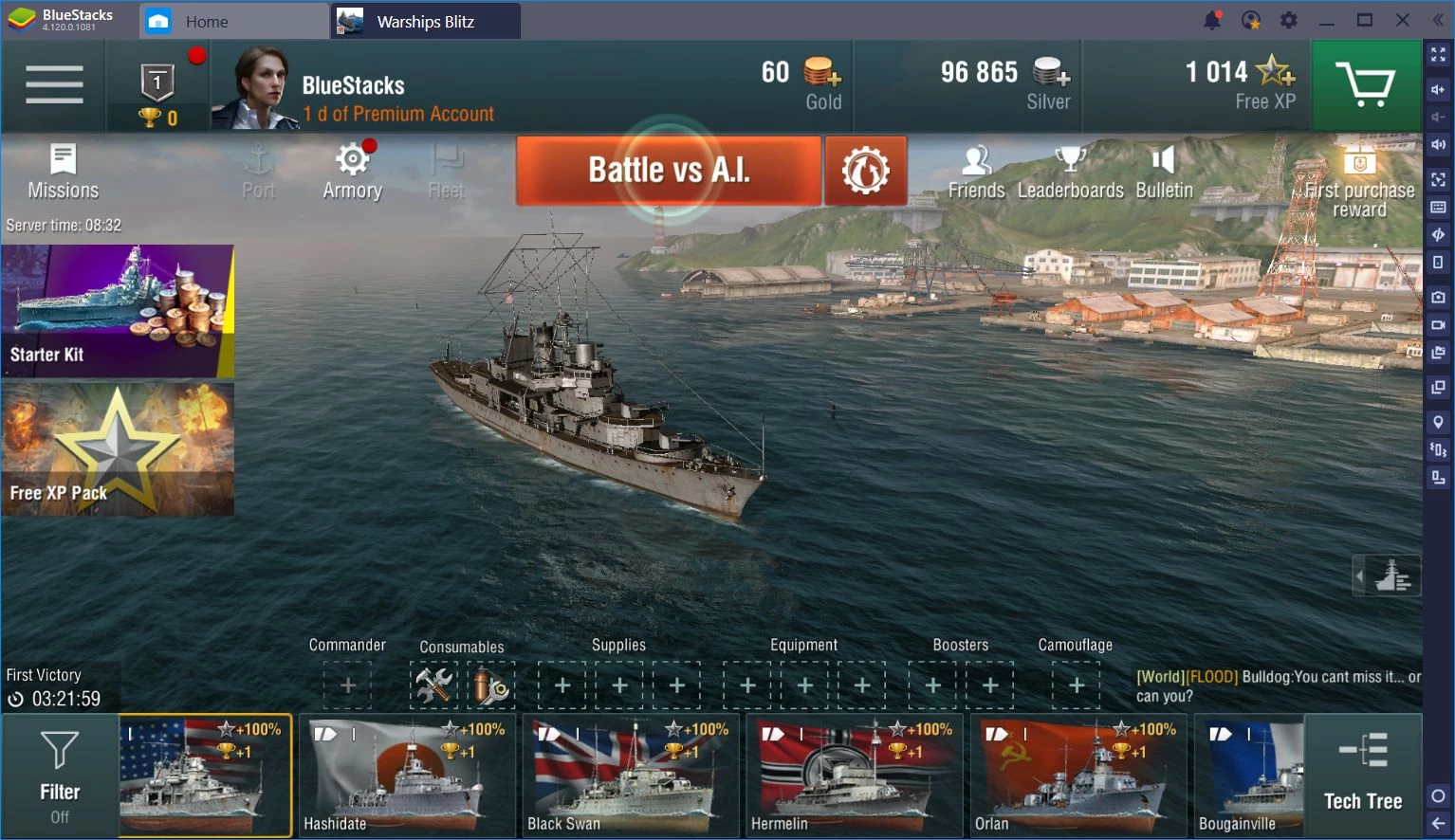Select the Hashidate ship card
The image size is (1455, 840).
[x=407, y=776]
